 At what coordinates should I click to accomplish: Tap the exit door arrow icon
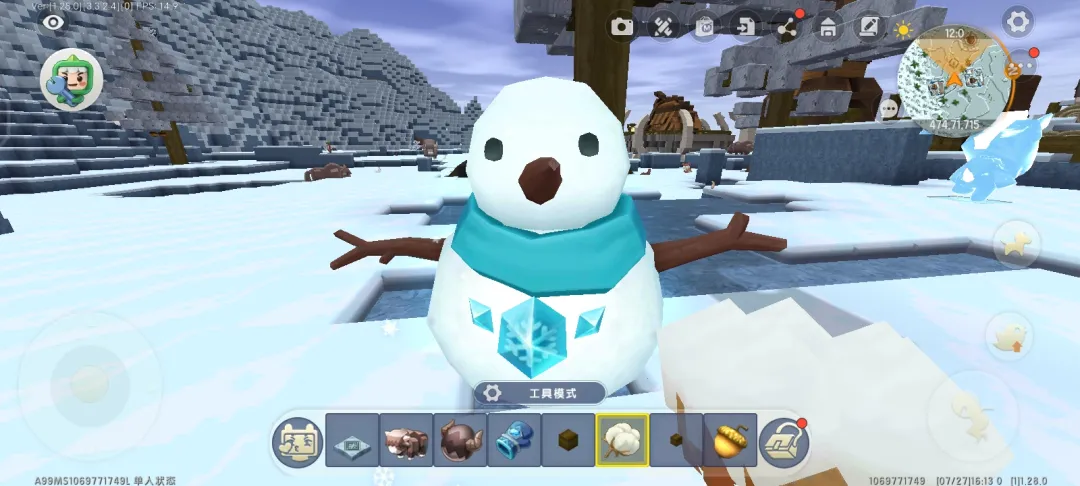(746, 26)
